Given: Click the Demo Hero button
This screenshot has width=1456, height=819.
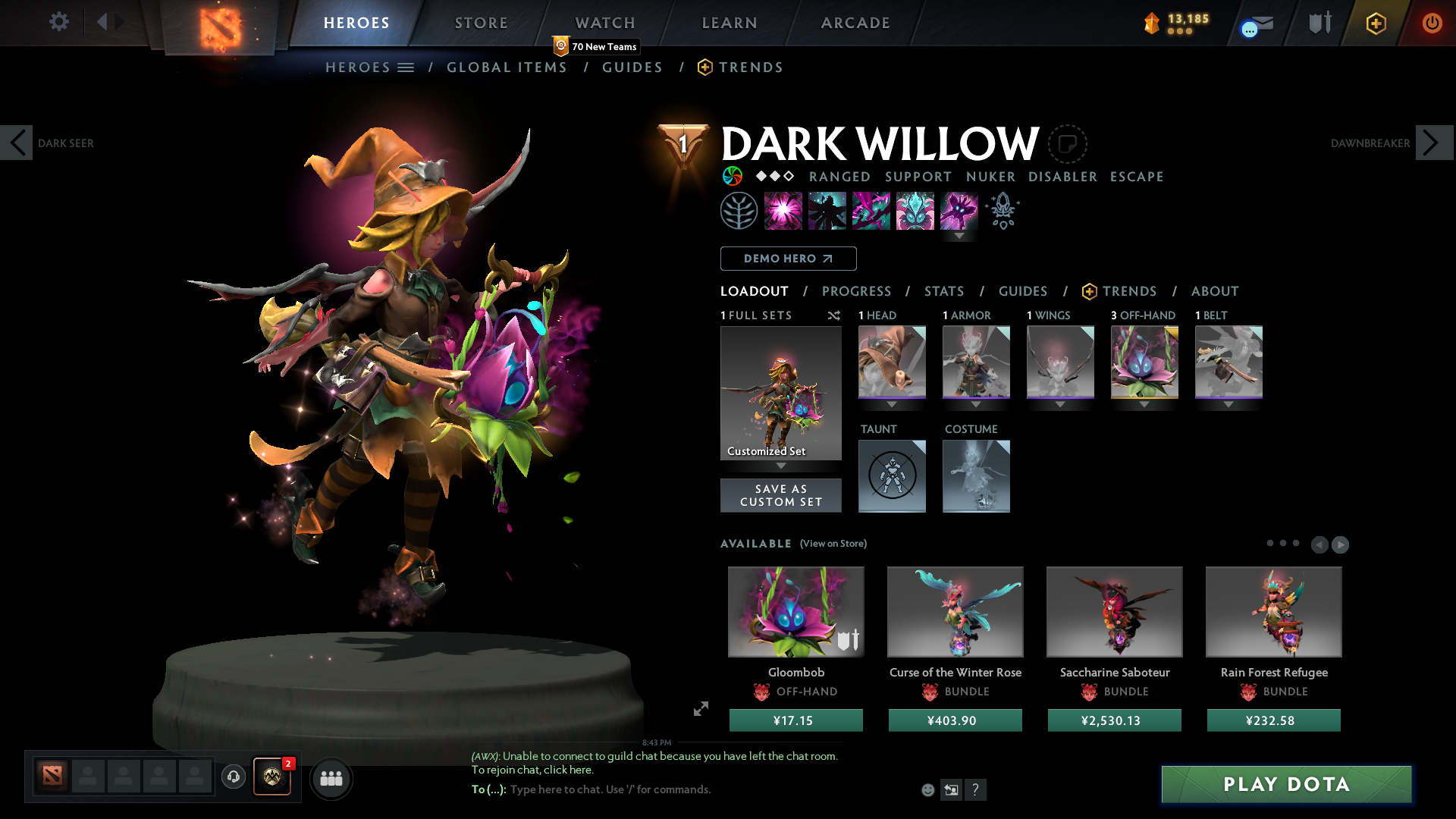Looking at the screenshot, I should 788,259.
